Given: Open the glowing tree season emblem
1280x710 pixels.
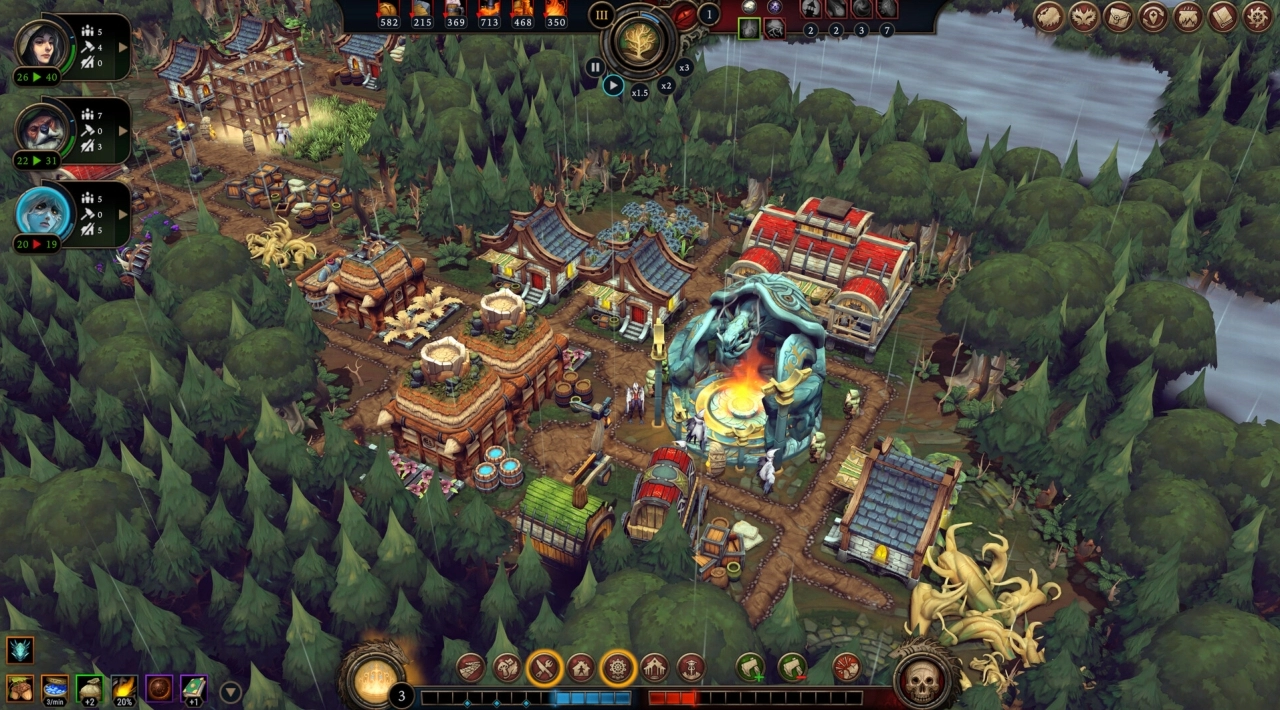Looking at the screenshot, I should 640,41.
